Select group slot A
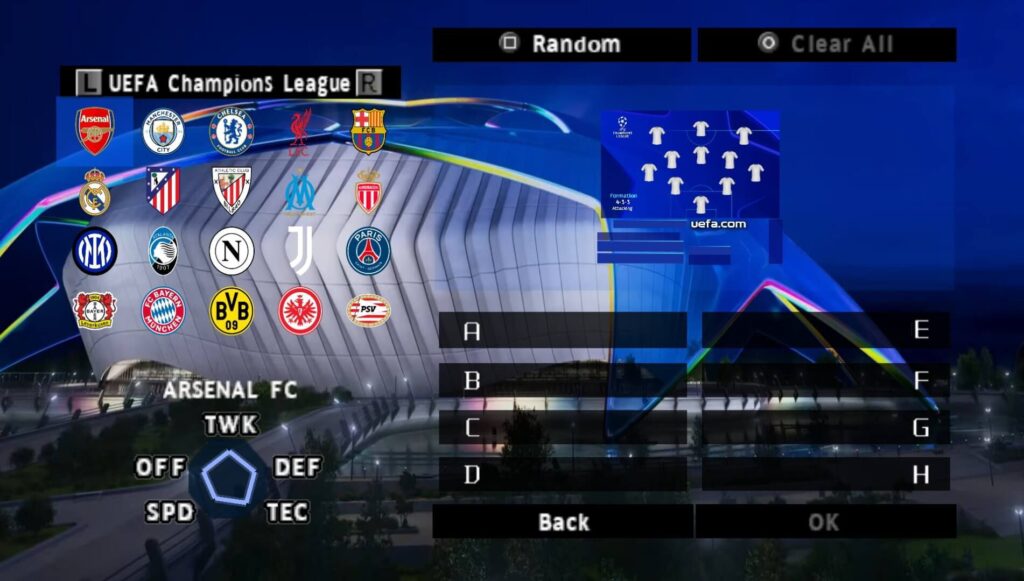Screen dimensions: 1024x581 click(563, 331)
